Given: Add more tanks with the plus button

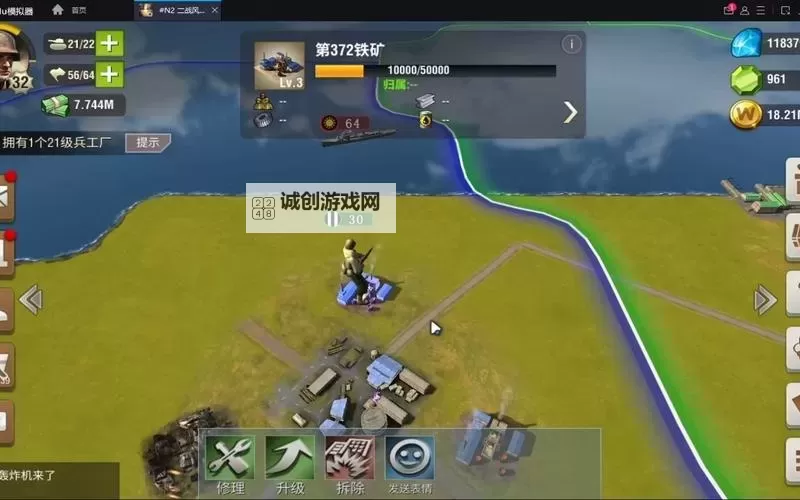Looking at the screenshot, I should coord(110,43).
